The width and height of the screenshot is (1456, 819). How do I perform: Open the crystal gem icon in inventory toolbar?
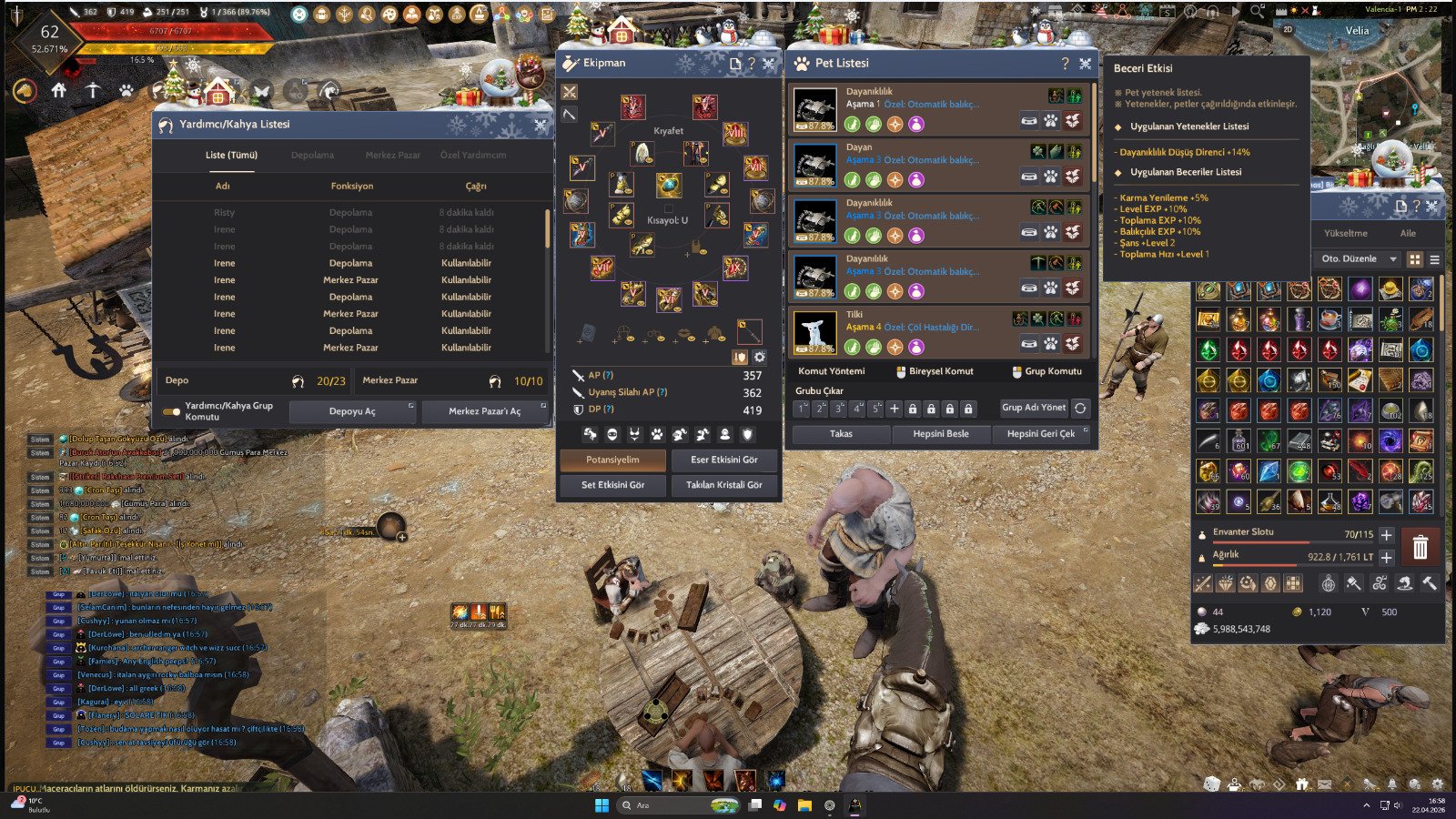pyautogui.click(x=1225, y=582)
